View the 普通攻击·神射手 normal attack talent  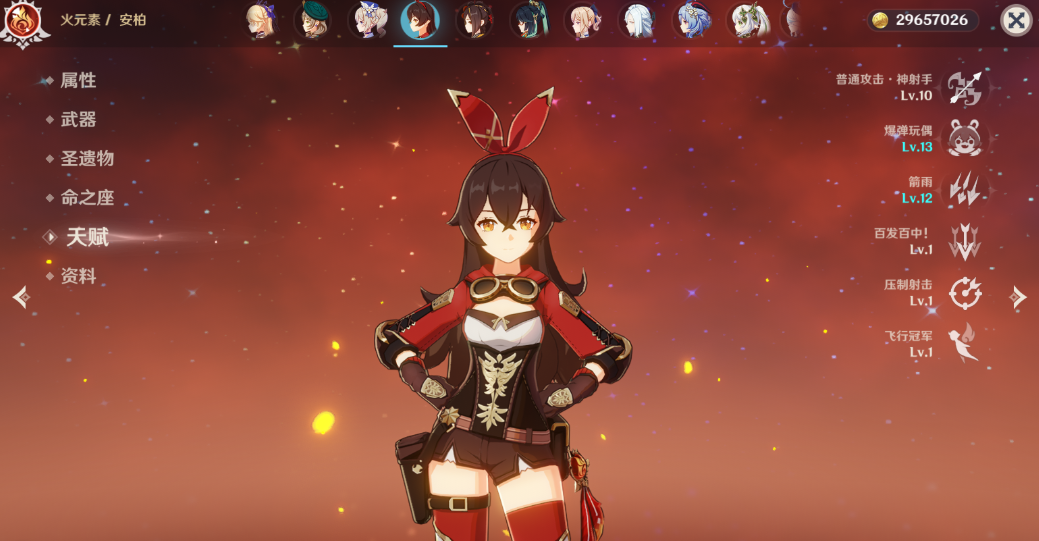coord(965,88)
